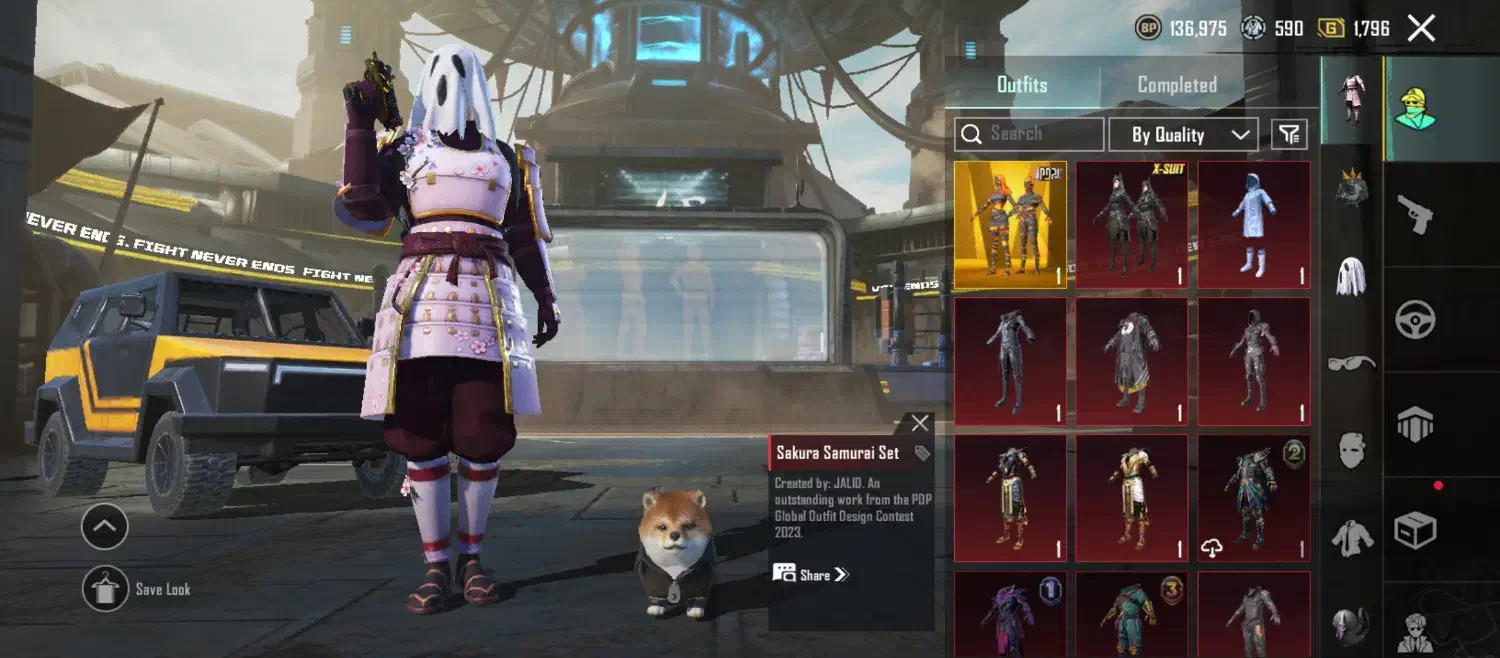1500x658 pixels.
Task: Select the orange striped duo outfit
Action: click(1010, 225)
